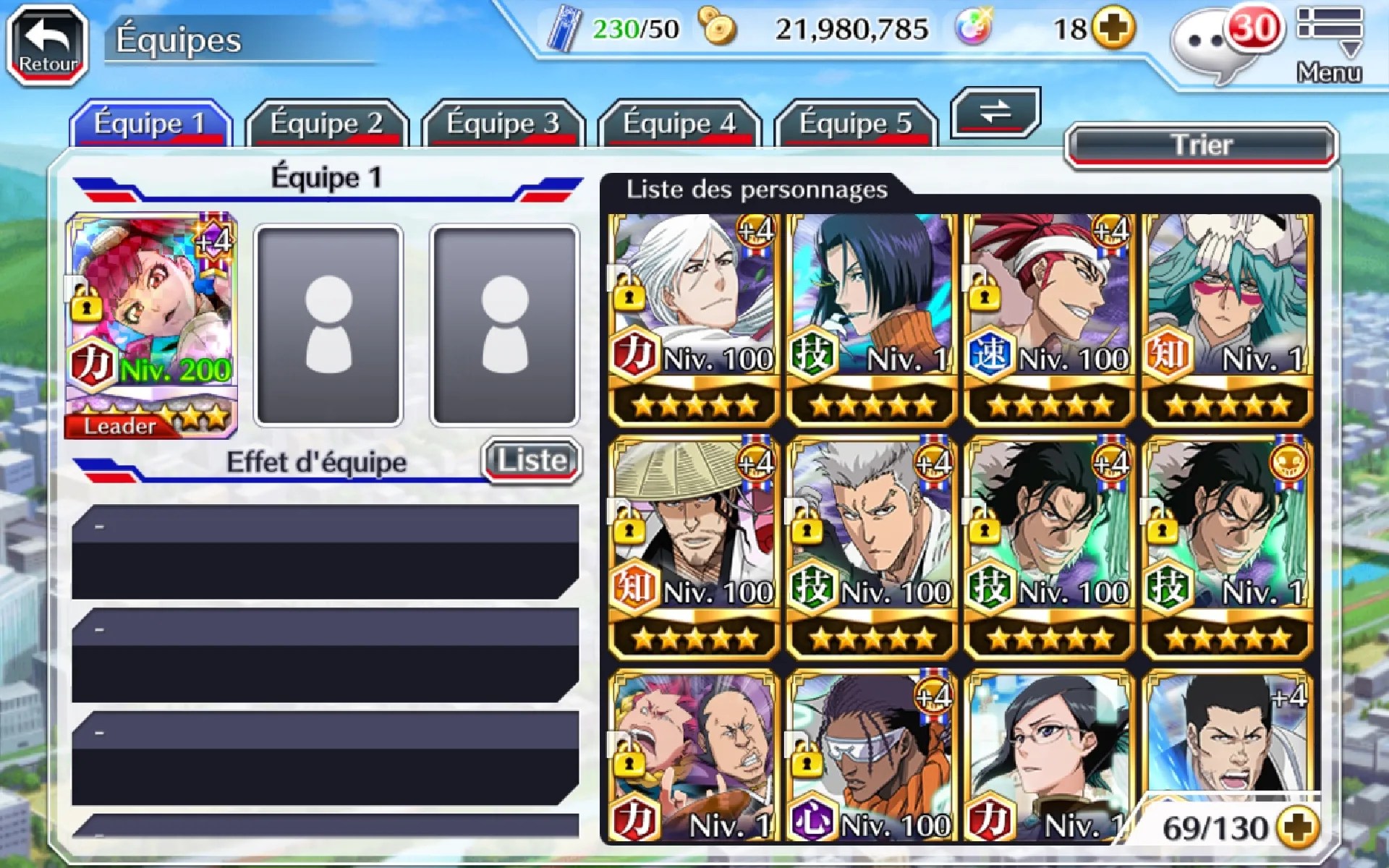Select the Équipe 1 tab
1389x868 pixels.
tap(150, 124)
